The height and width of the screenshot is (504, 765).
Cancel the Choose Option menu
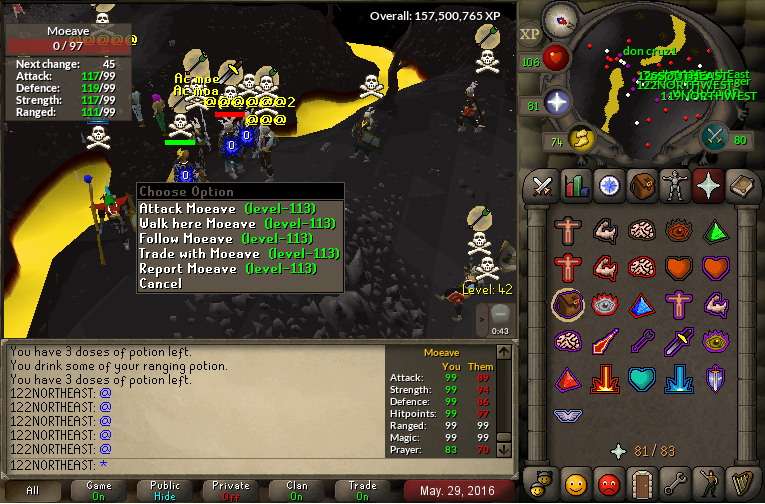click(161, 283)
